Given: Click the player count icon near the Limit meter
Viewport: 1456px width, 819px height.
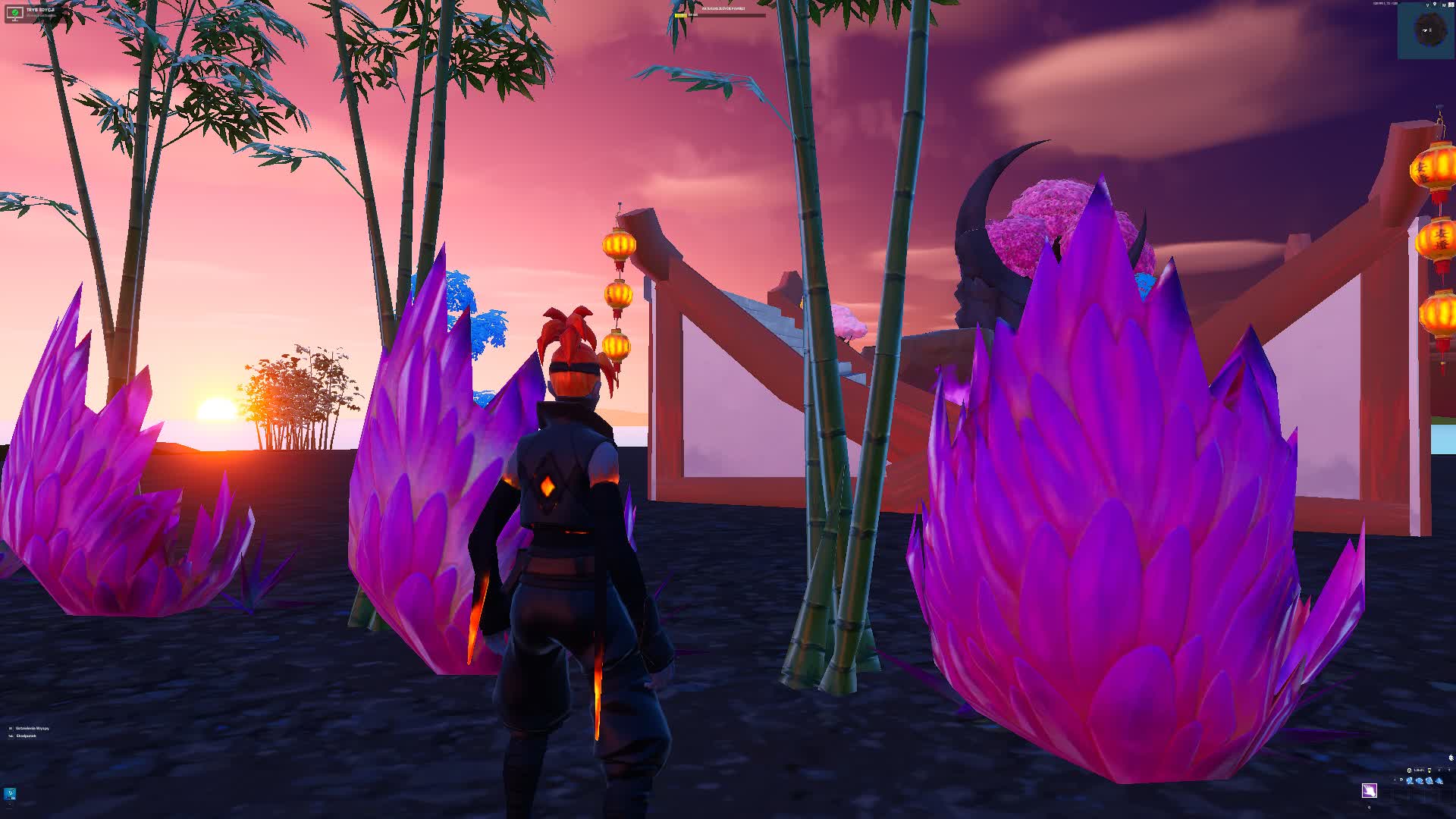Looking at the screenshot, I should click(x=1409, y=770).
